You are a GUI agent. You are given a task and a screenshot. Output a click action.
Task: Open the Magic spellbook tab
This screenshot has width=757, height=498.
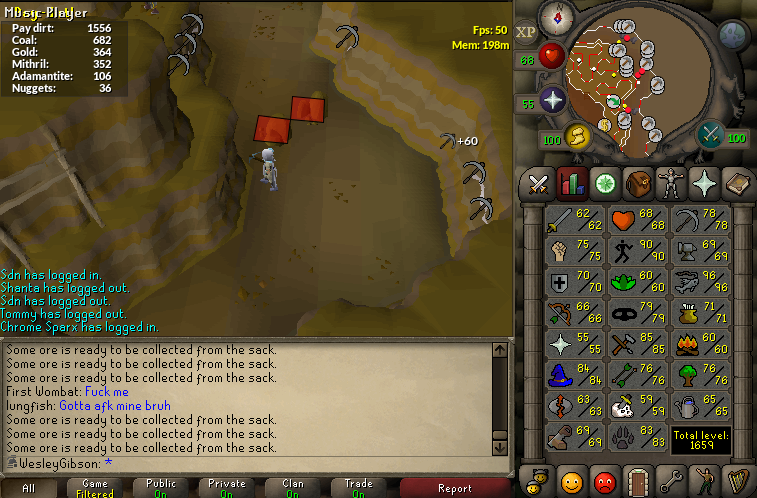coord(736,183)
